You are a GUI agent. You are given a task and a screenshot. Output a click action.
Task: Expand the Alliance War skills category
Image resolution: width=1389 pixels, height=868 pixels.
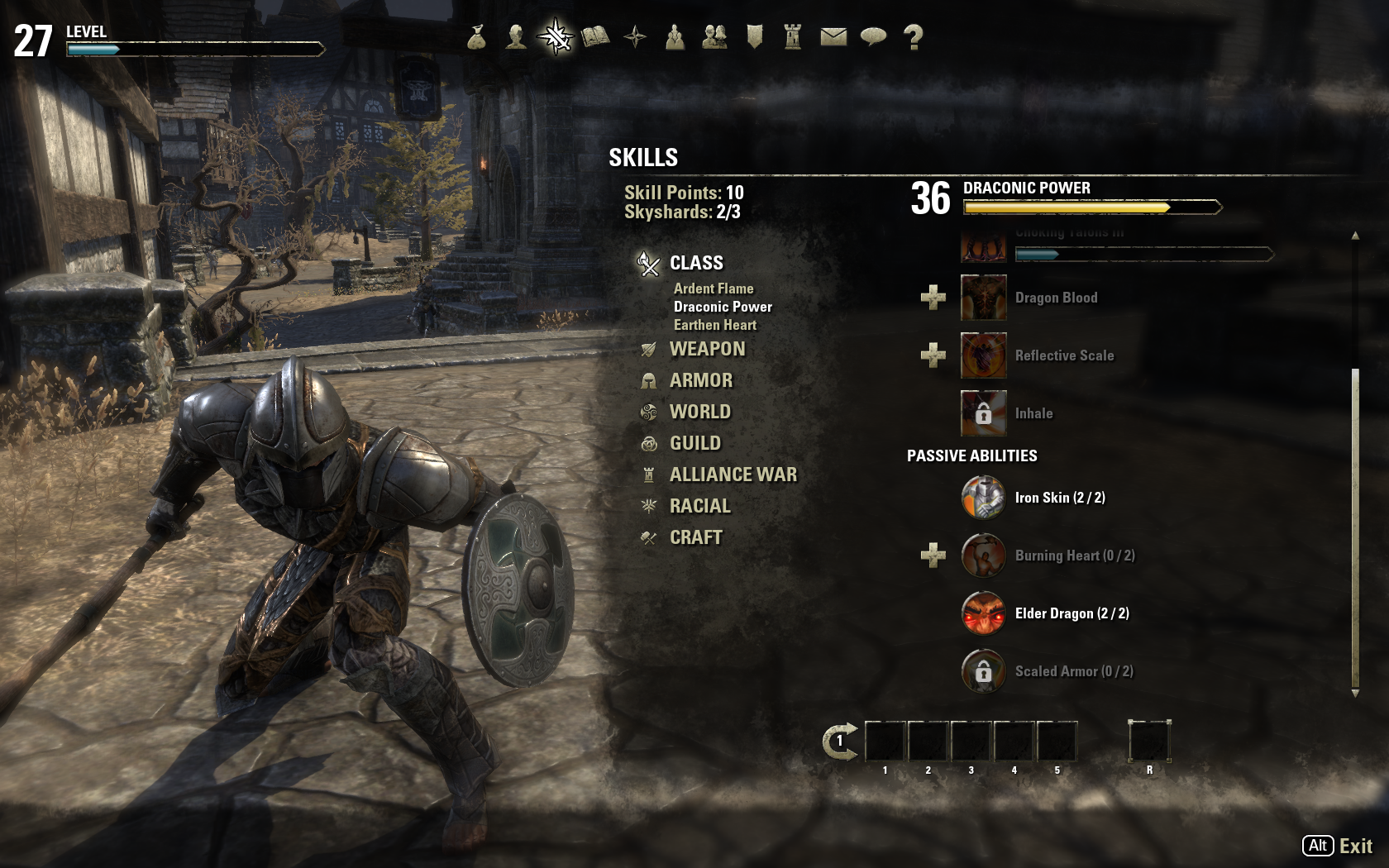pyautogui.click(x=733, y=475)
